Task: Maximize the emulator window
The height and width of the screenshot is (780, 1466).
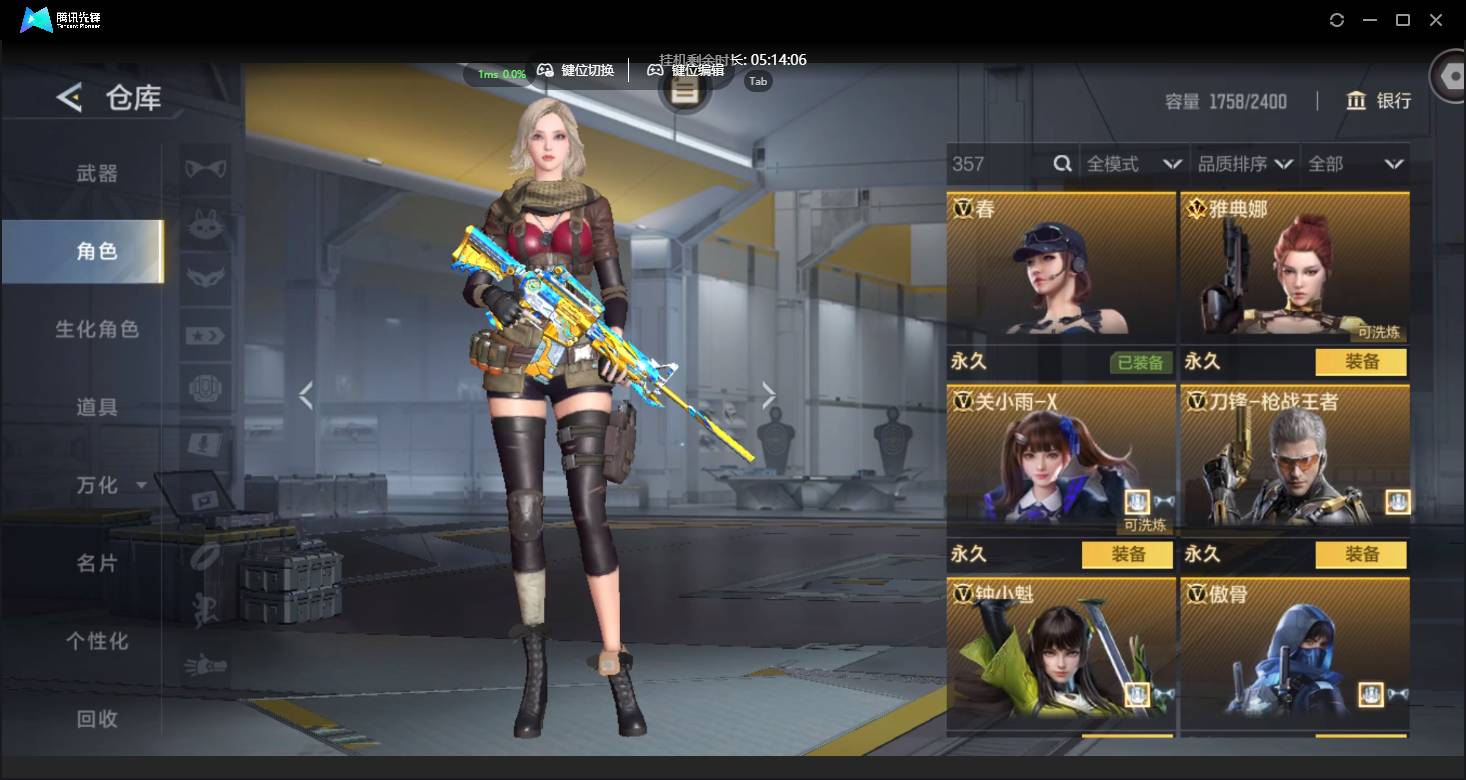Action: 1403,20
